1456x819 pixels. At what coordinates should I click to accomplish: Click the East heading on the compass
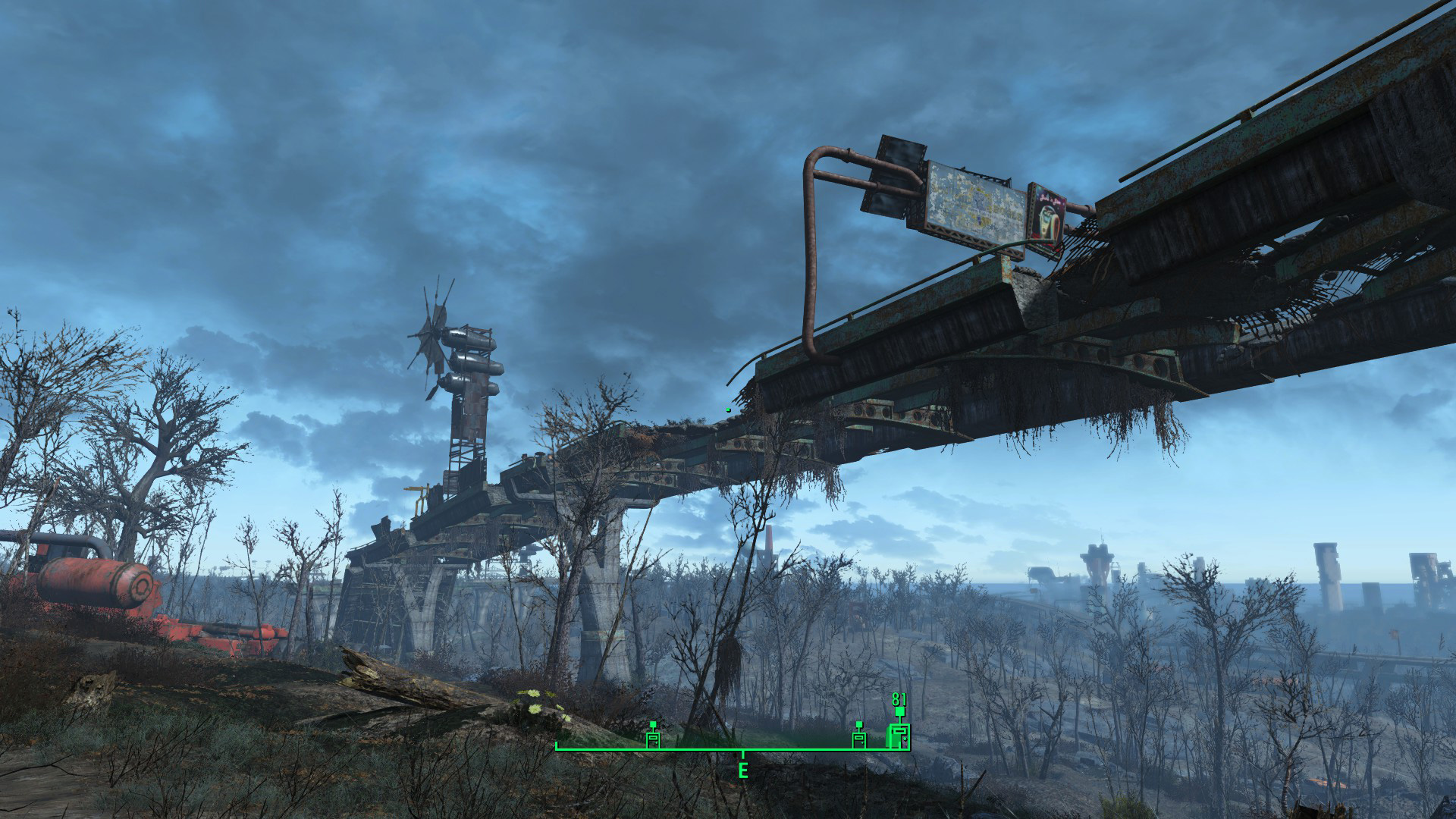743,770
